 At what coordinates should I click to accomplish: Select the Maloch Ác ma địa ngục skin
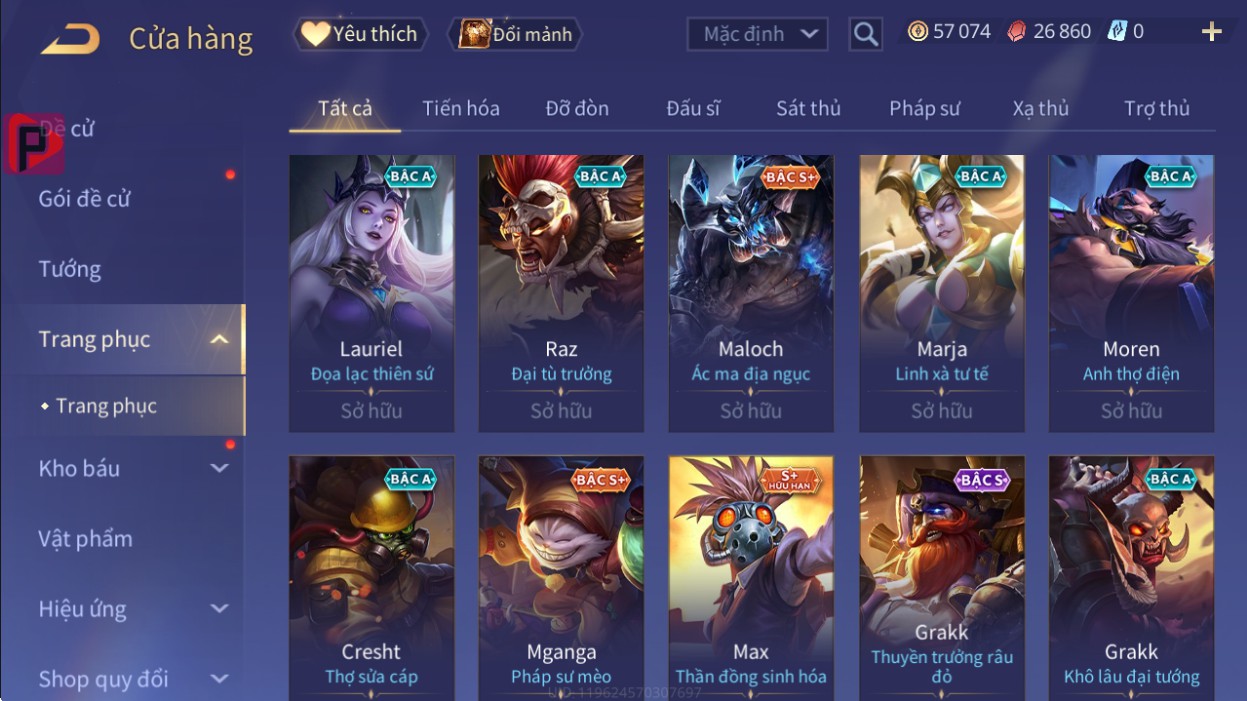(751, 292)
